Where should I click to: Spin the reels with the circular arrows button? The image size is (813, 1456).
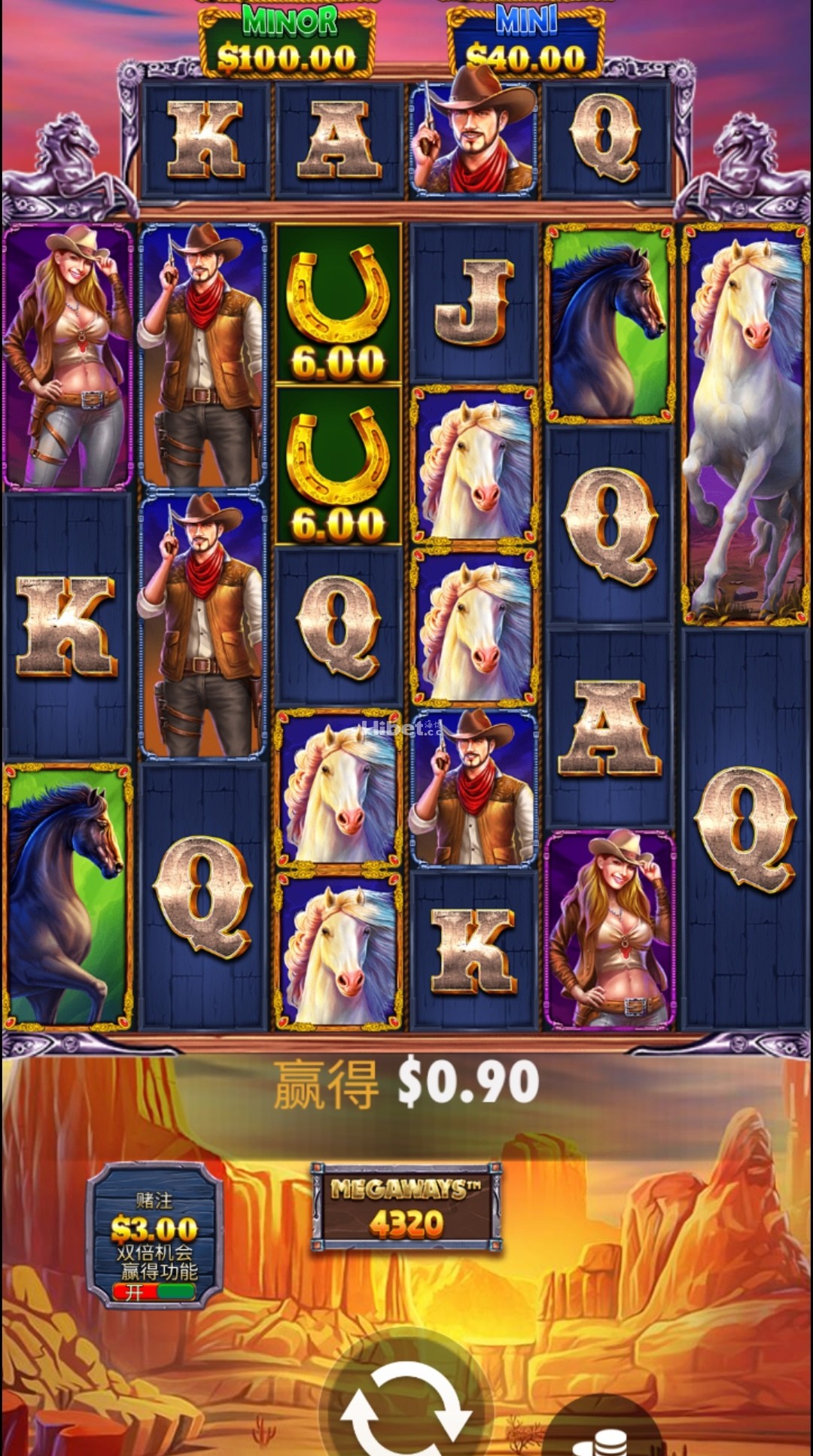[x=406, y=1407]
